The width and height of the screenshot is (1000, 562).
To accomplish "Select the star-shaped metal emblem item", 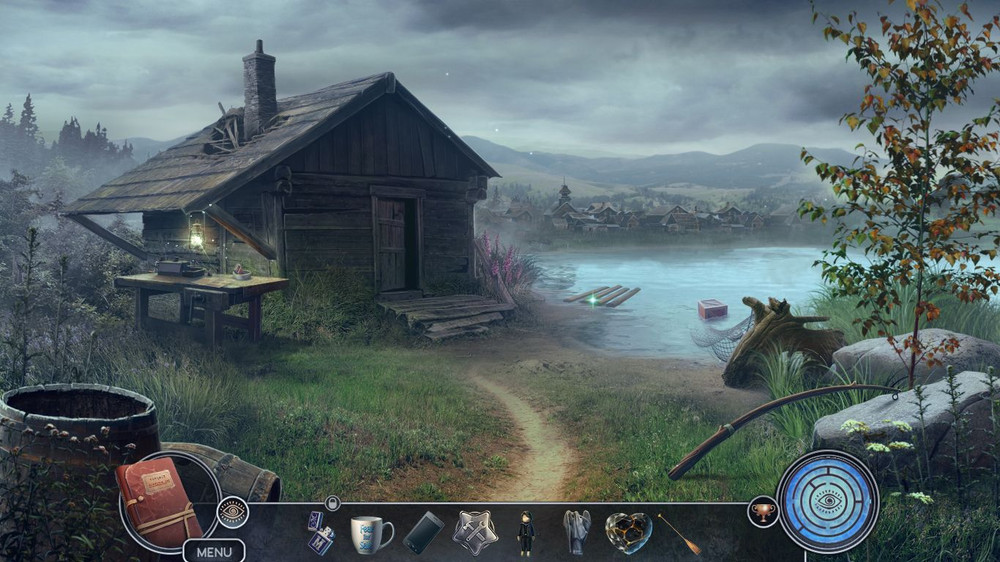I will [x=475, y=532].
